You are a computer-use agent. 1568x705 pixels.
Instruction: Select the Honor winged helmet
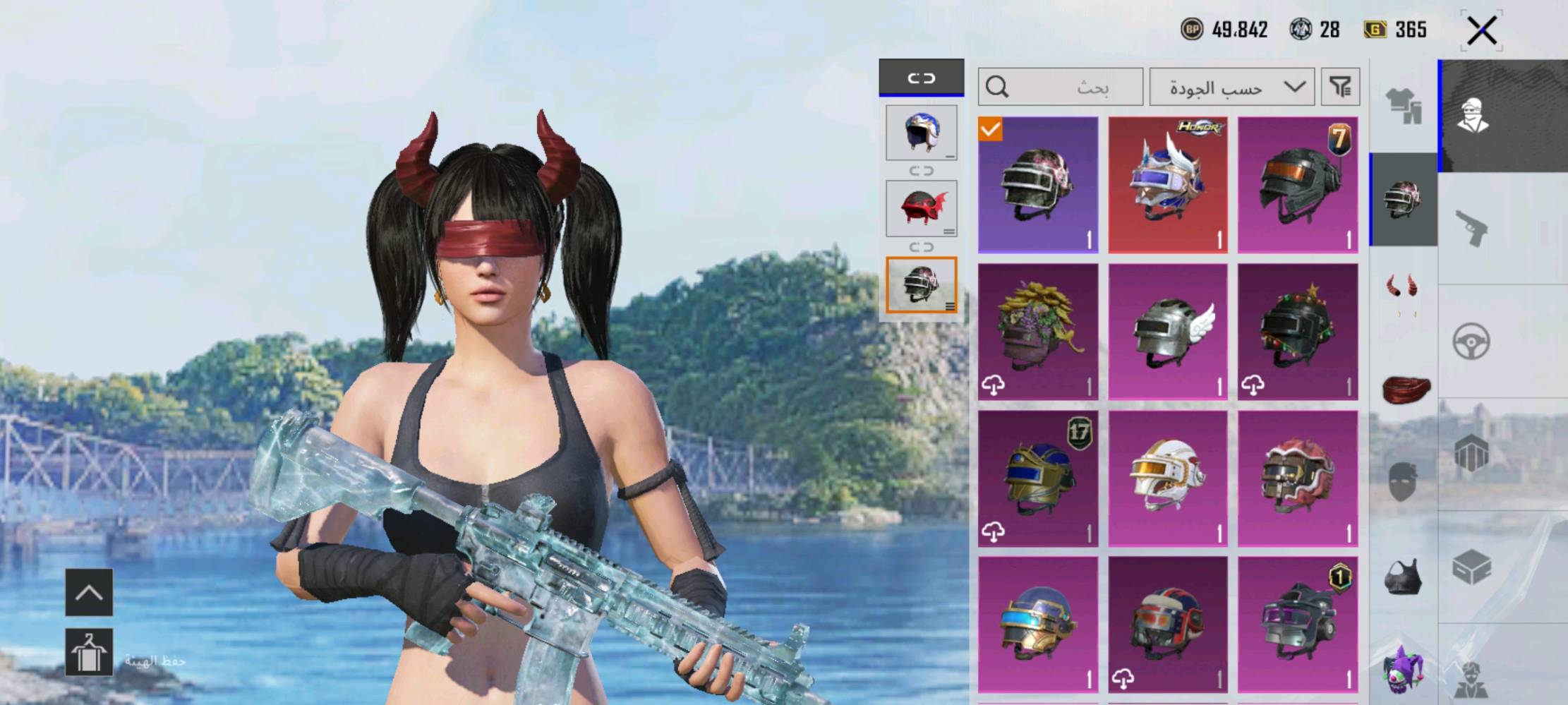(1168, 185)
